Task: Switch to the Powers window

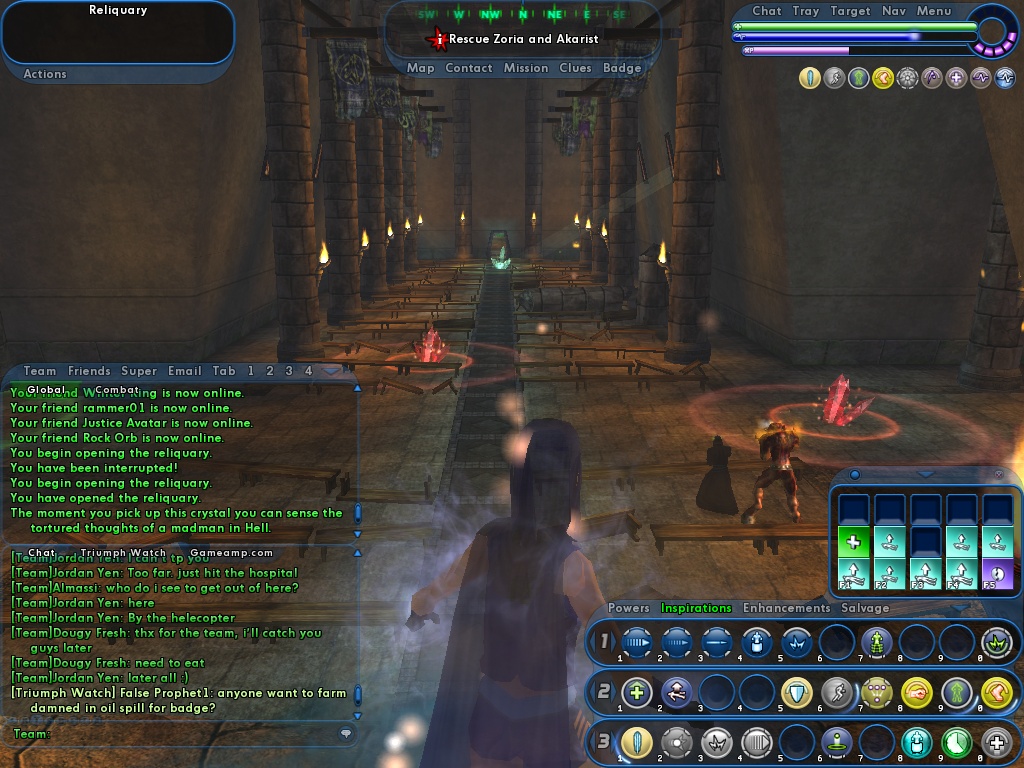Action: (629, 608)
